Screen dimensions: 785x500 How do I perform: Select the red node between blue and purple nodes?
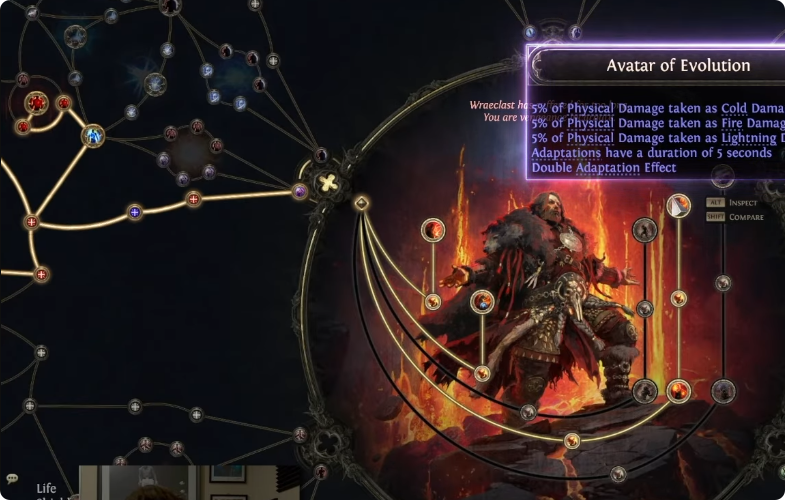[x=194, y=199]
